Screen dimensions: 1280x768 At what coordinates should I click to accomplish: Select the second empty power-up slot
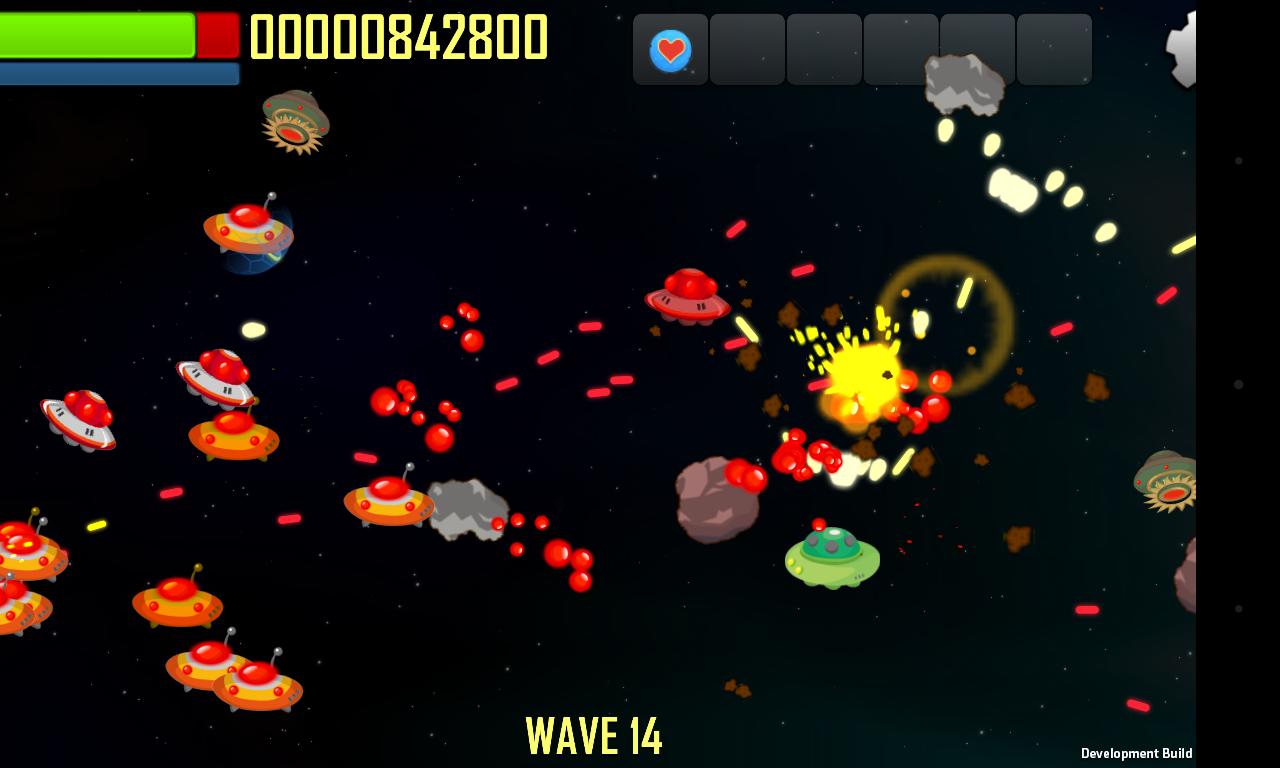click(748, 49)
